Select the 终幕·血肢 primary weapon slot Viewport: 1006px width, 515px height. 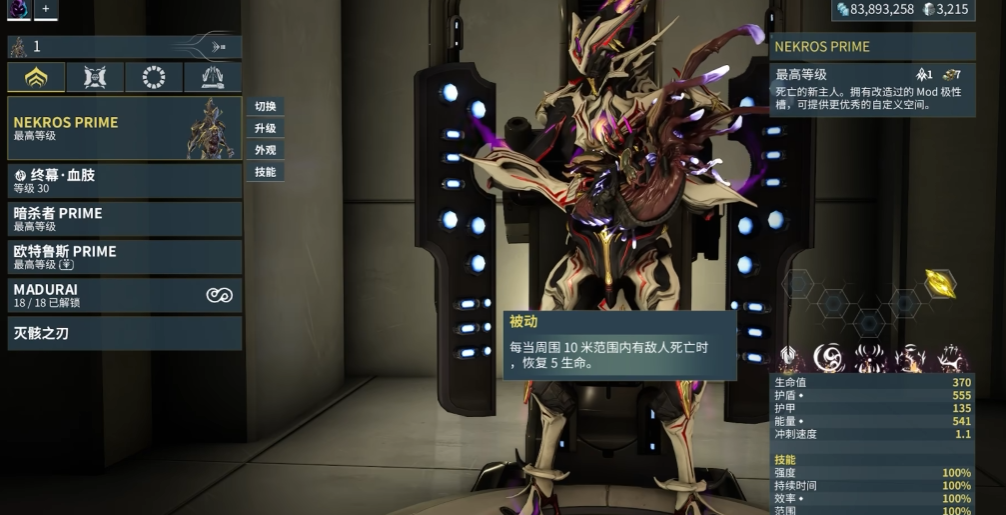(124, 180)
